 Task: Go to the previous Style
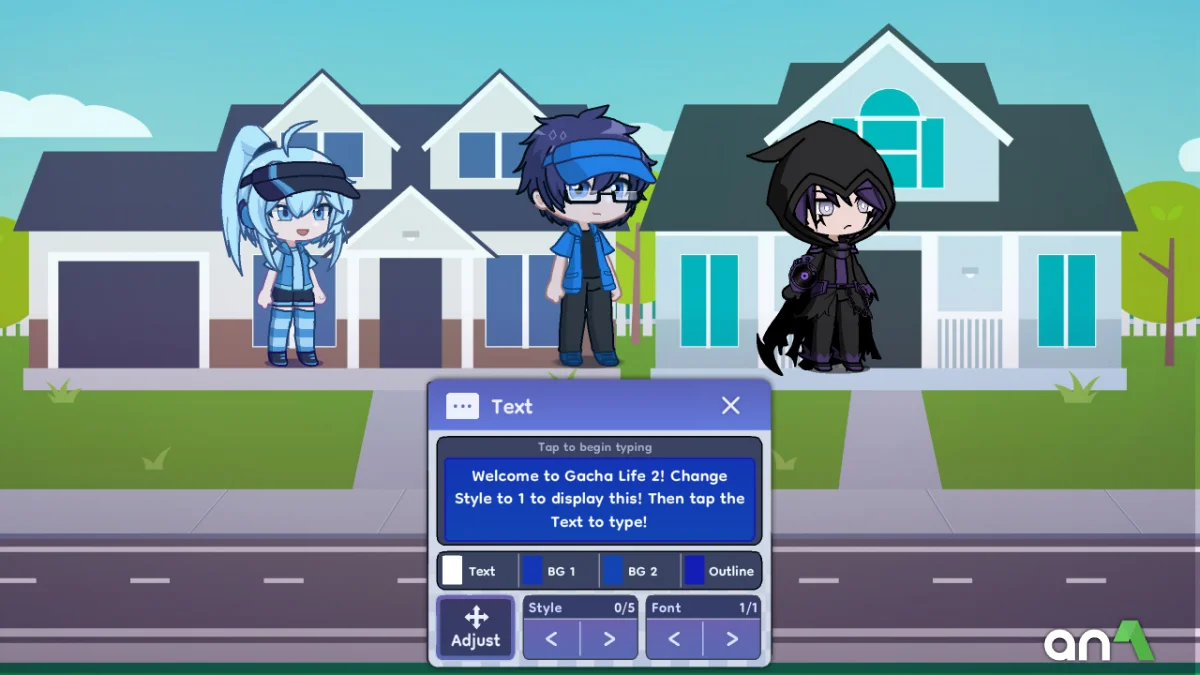pyautogui.click(x=552, y=639)
